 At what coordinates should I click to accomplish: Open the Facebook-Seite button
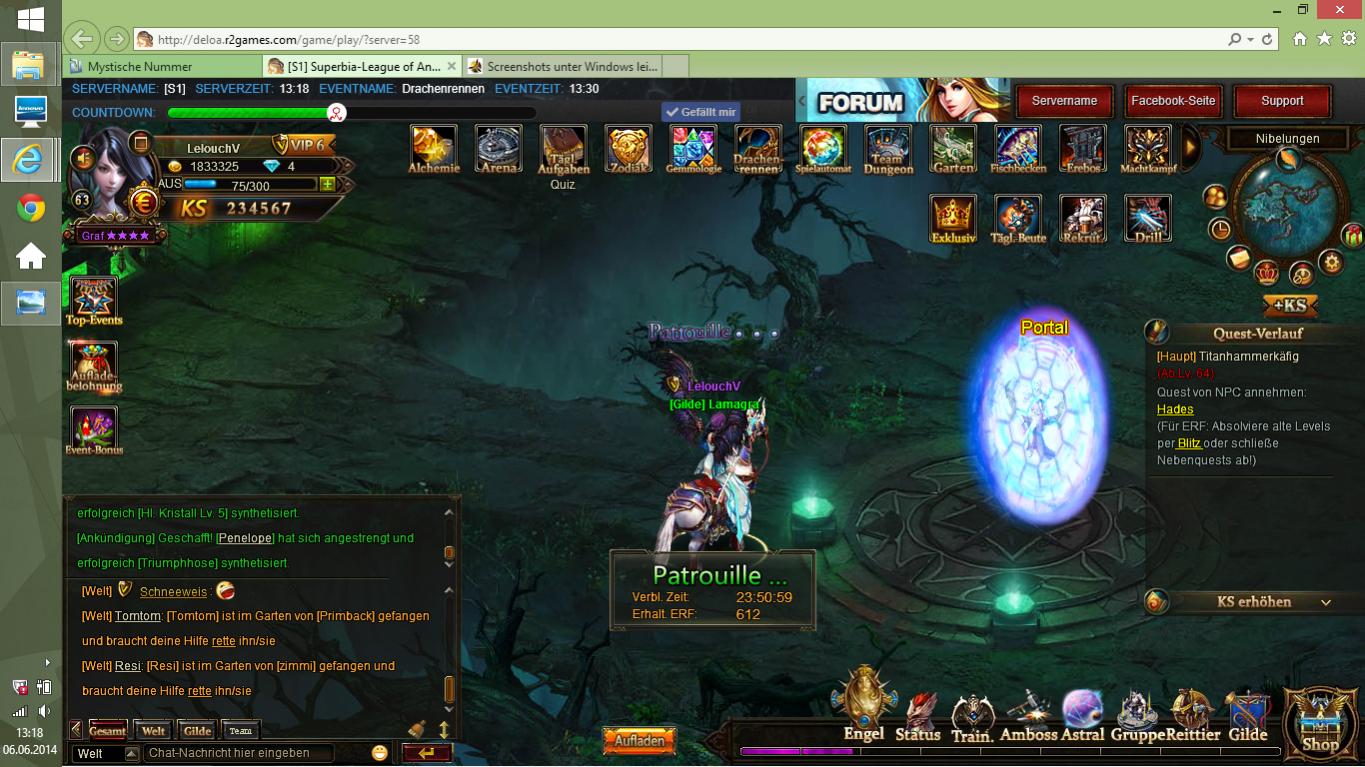pos(1173,101)
